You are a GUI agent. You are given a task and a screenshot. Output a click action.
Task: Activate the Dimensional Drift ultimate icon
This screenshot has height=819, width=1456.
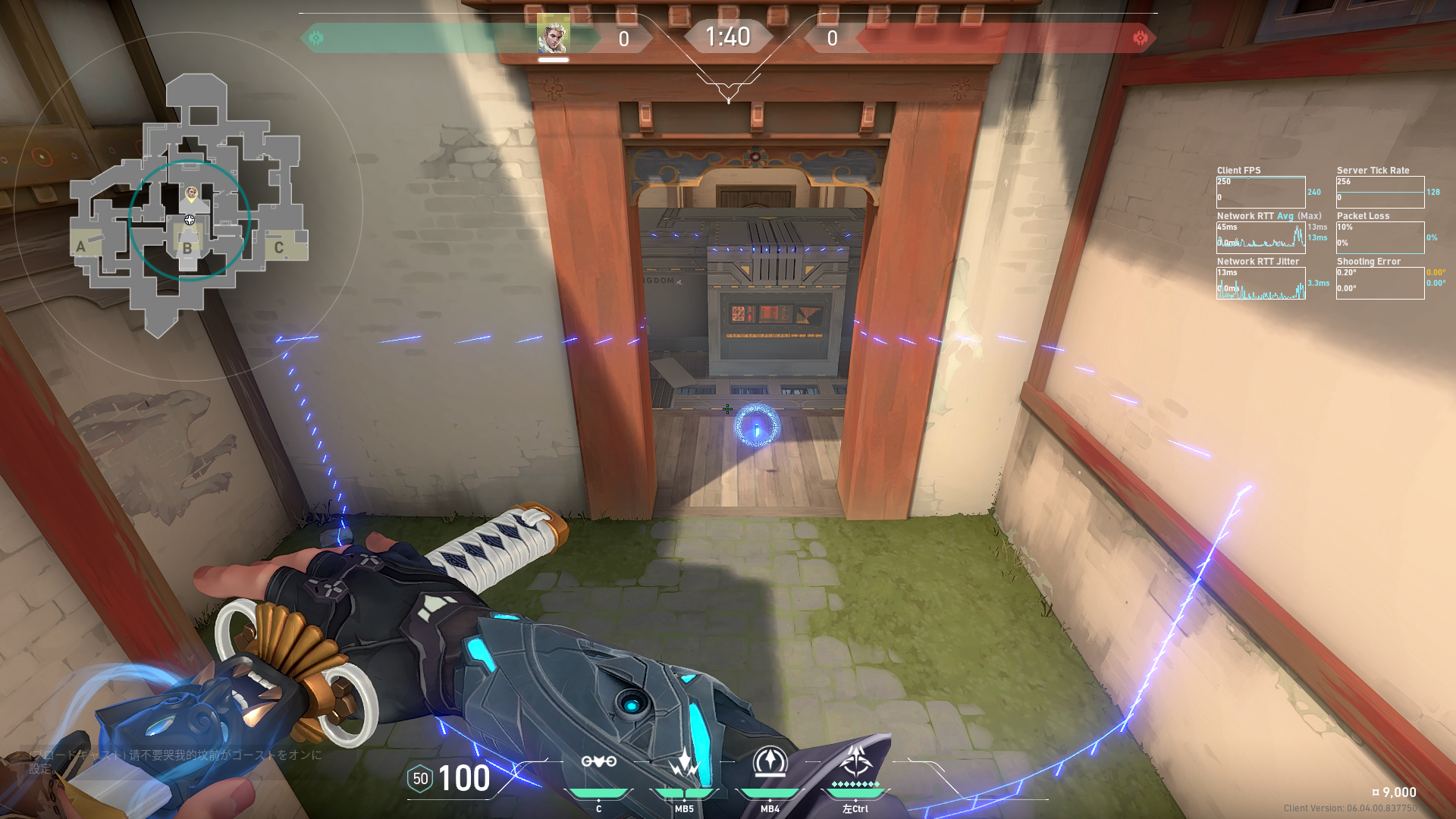pyautogui.click(x=855, y=761)
